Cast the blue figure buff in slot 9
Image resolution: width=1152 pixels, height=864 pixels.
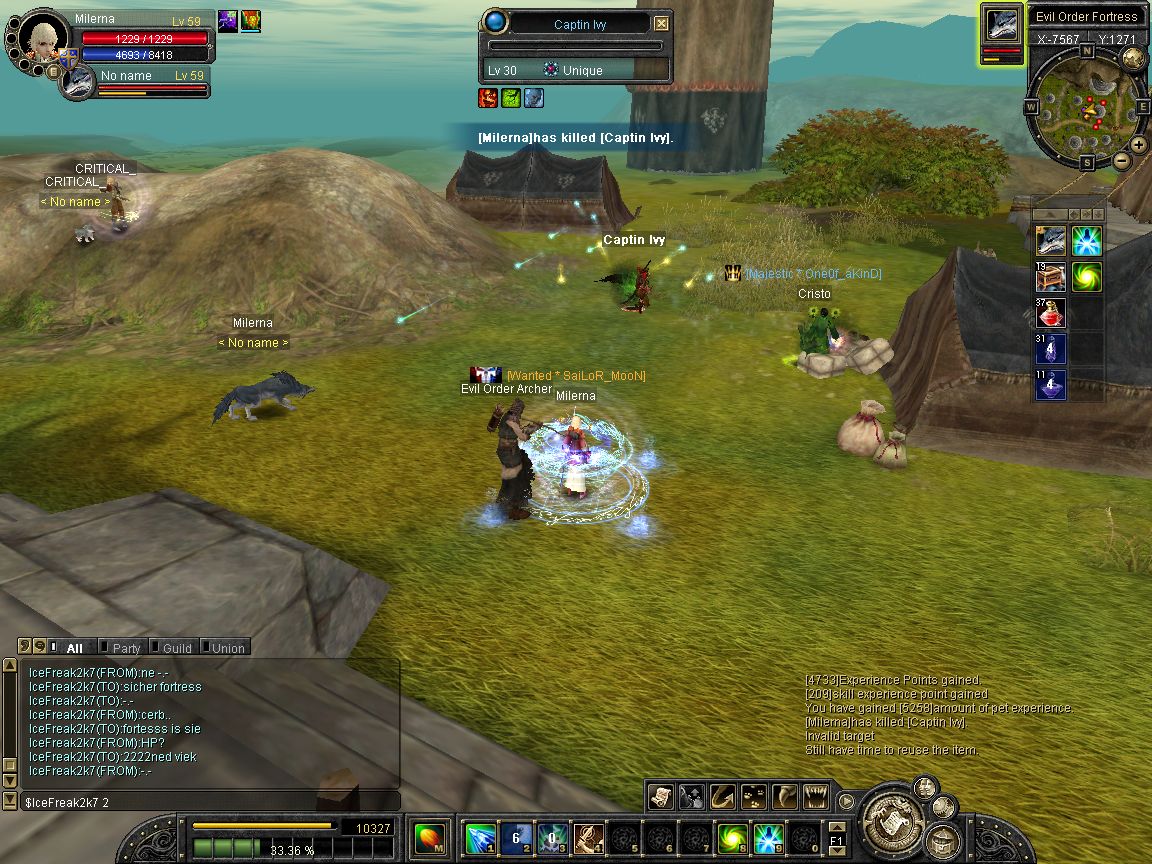pyautogui.click(x=768, y=838)
